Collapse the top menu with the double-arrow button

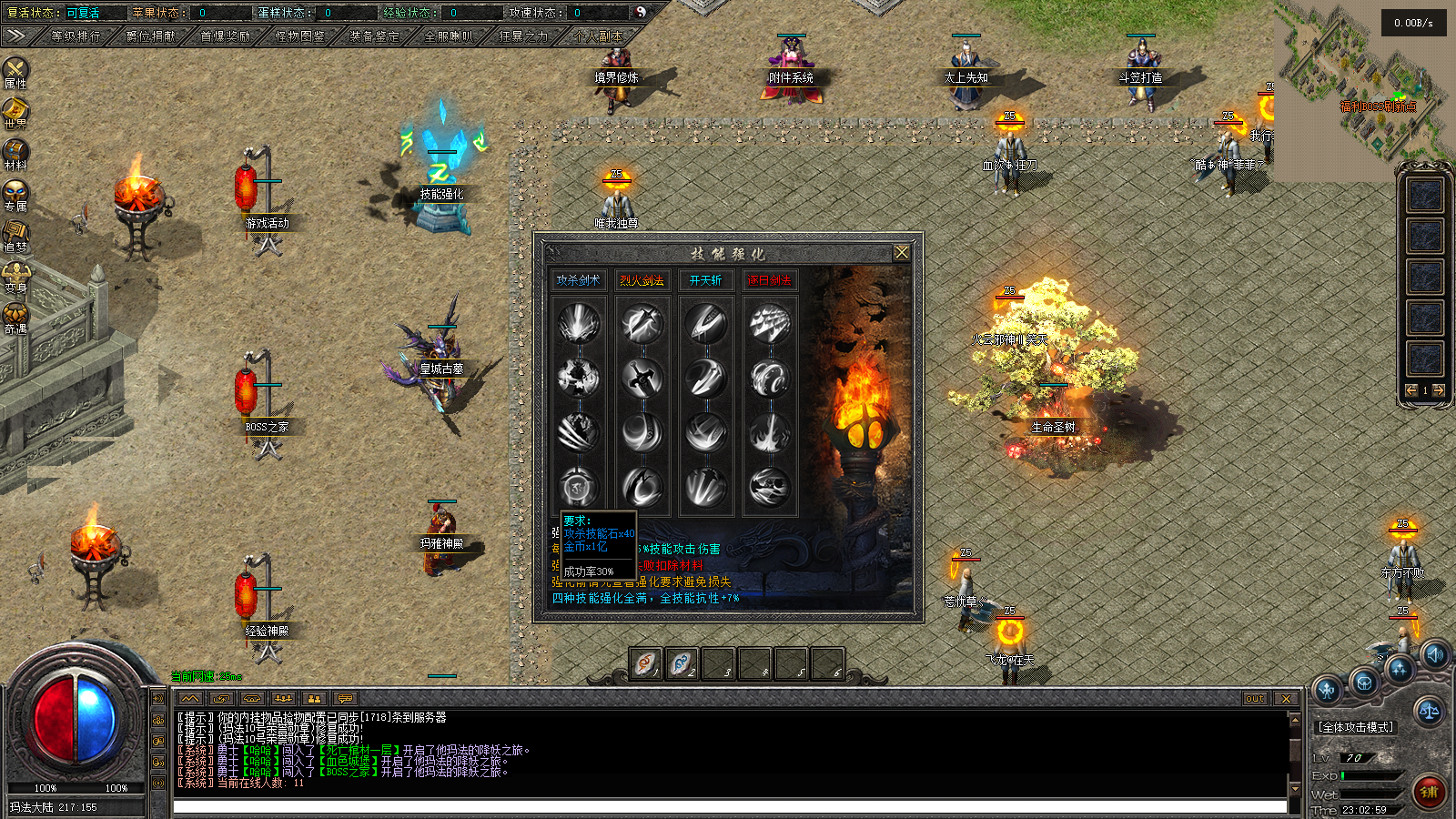click(x=15, y=35)
